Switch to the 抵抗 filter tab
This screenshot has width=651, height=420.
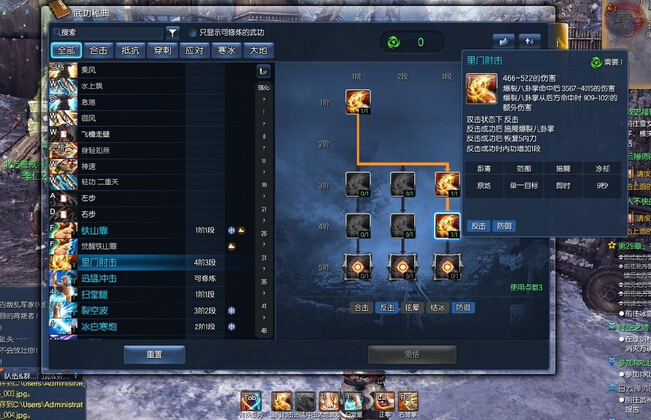coord(130,50)
